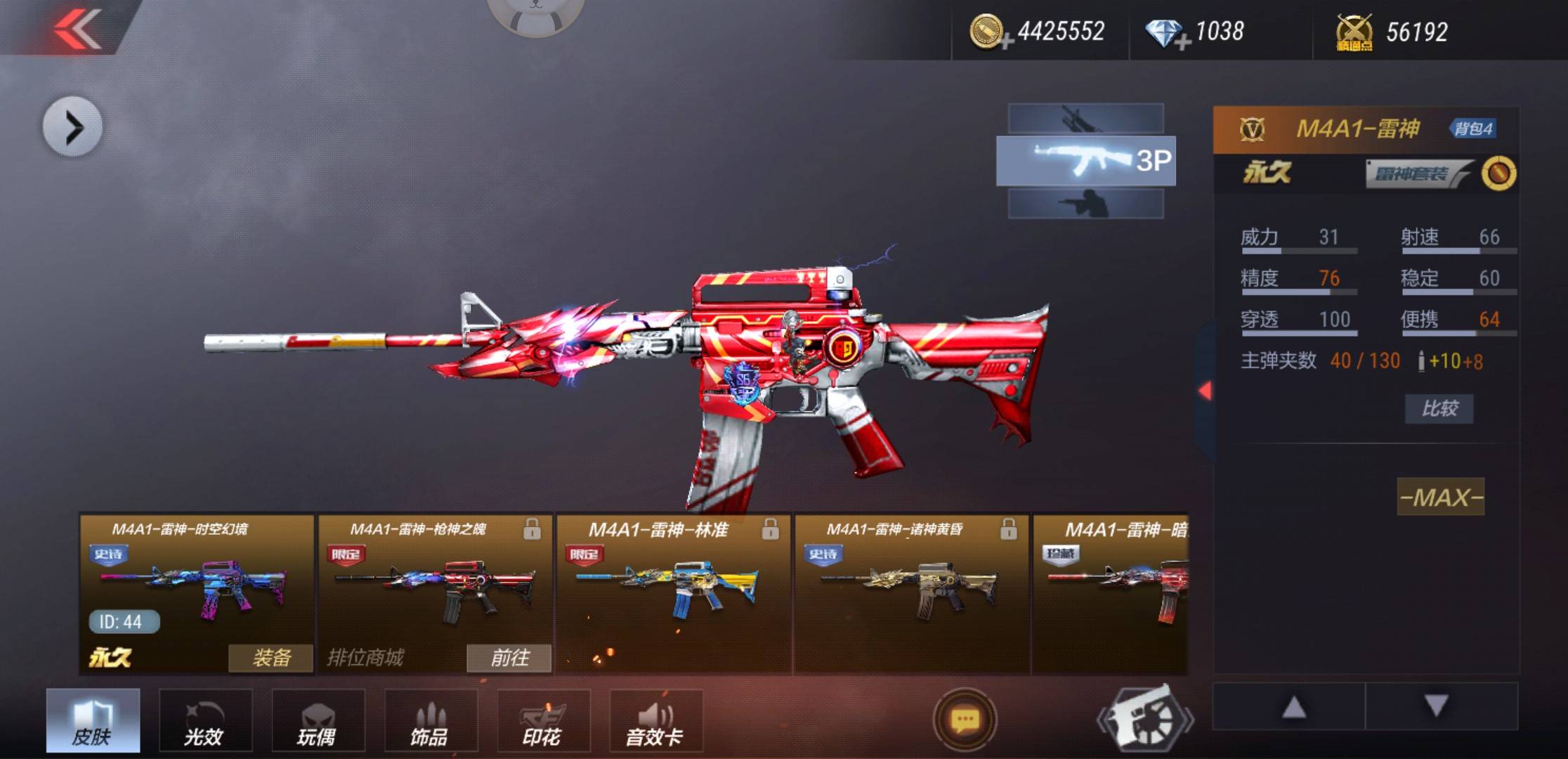Equip the M4A1-雷神-时空幻境 skin via 装备
This screenshot has width=1568, height=759.
[270, 658]
